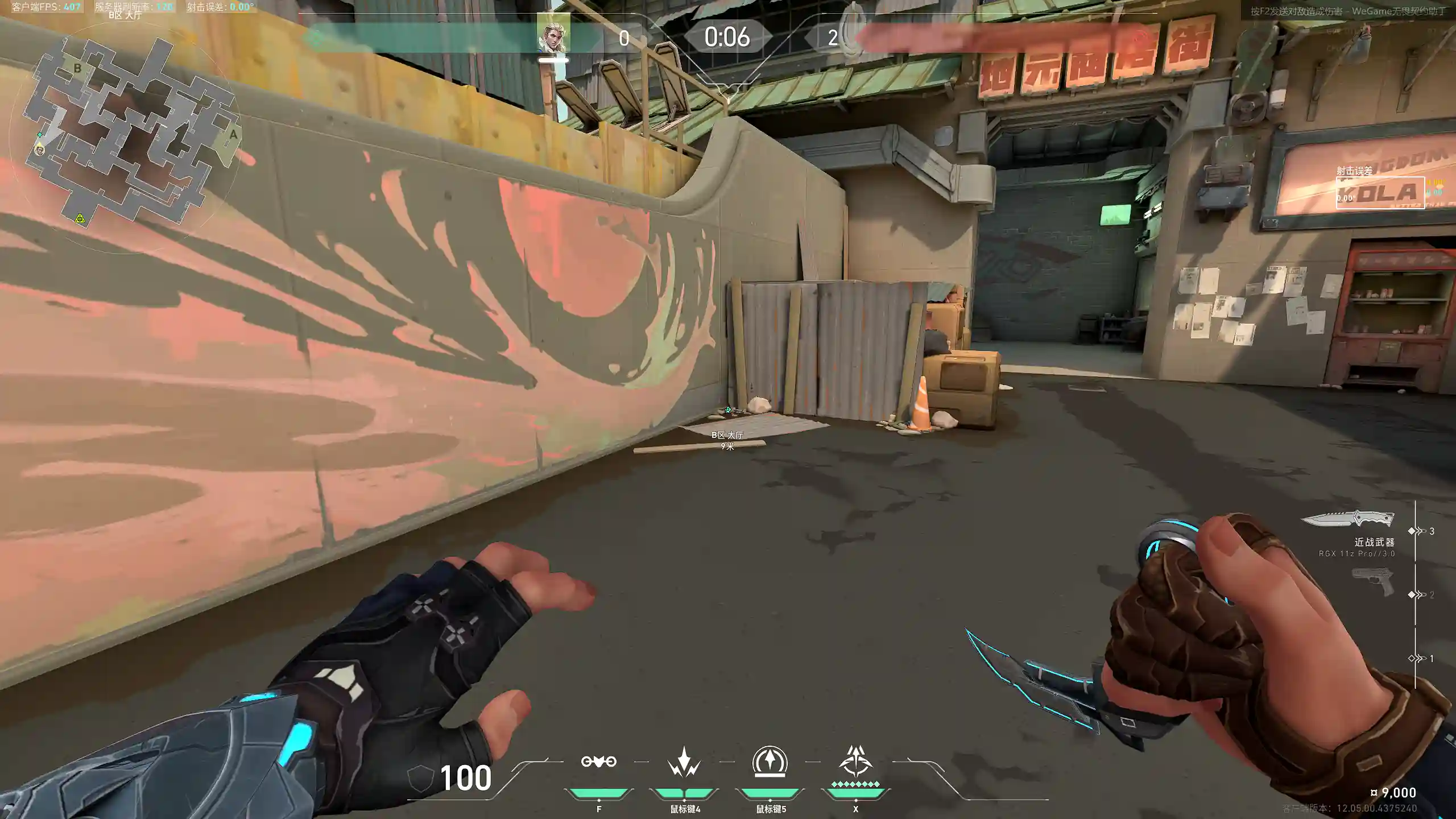Activate the ability bound to mouse button 5

770,762
